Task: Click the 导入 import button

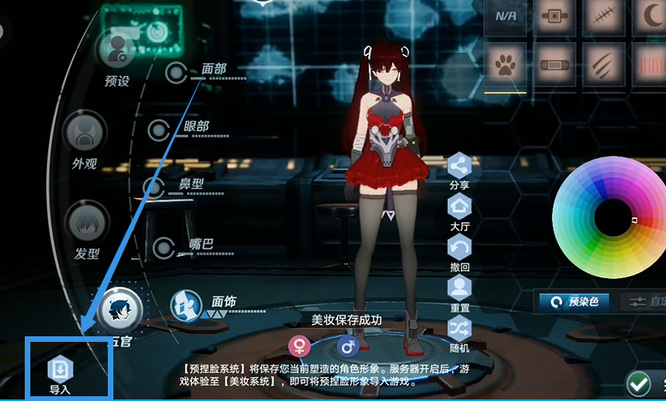Action: [60, 369]
